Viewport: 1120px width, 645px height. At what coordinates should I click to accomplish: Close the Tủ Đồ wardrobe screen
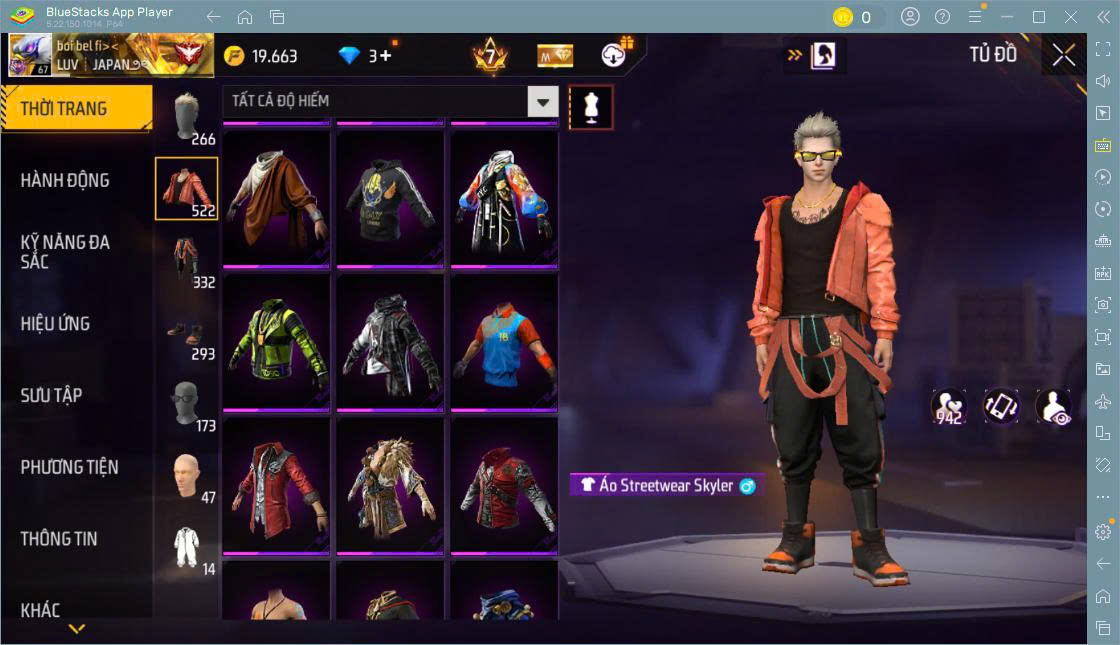1063,56
